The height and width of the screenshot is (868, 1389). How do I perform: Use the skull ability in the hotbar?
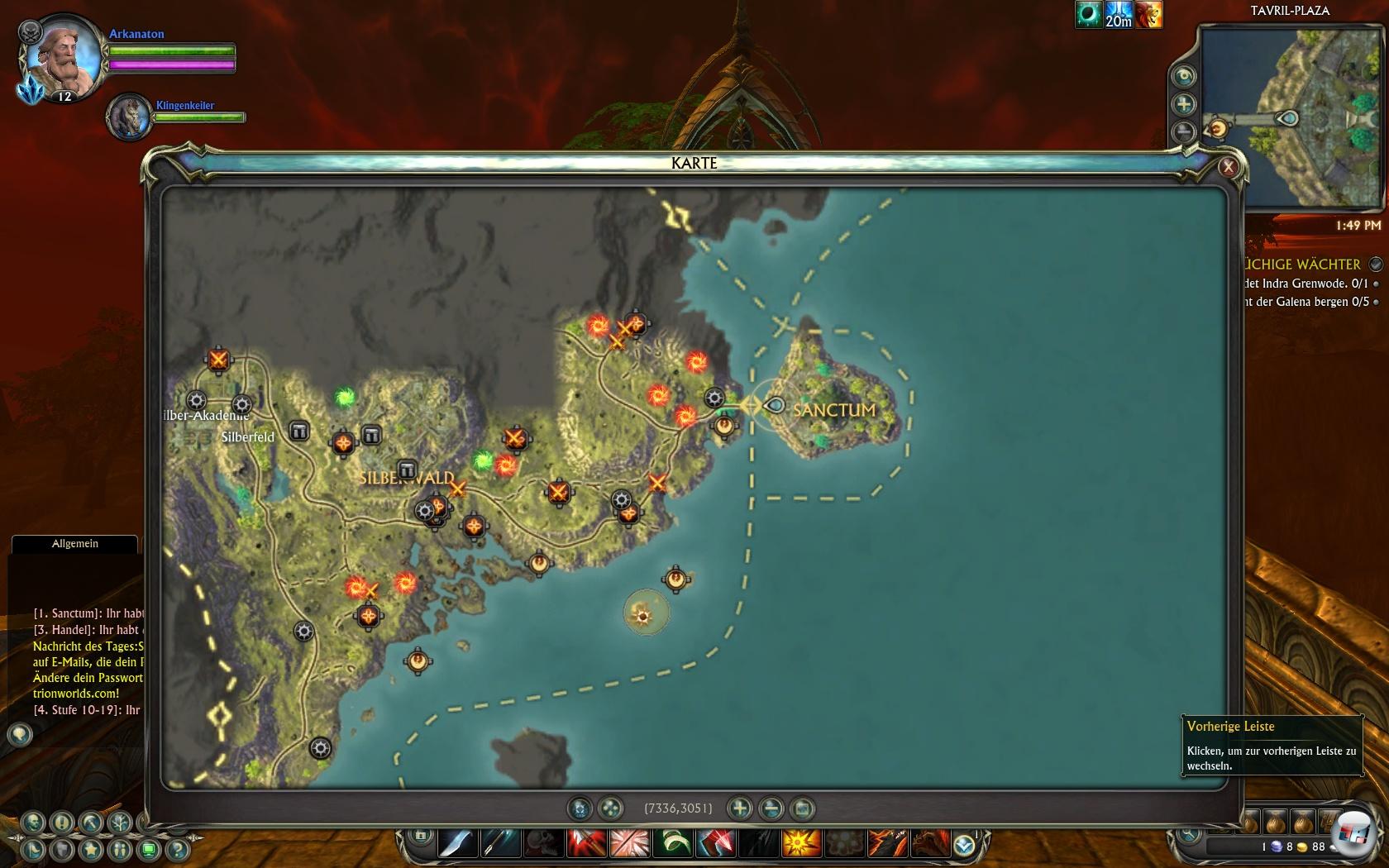point(542,844)
